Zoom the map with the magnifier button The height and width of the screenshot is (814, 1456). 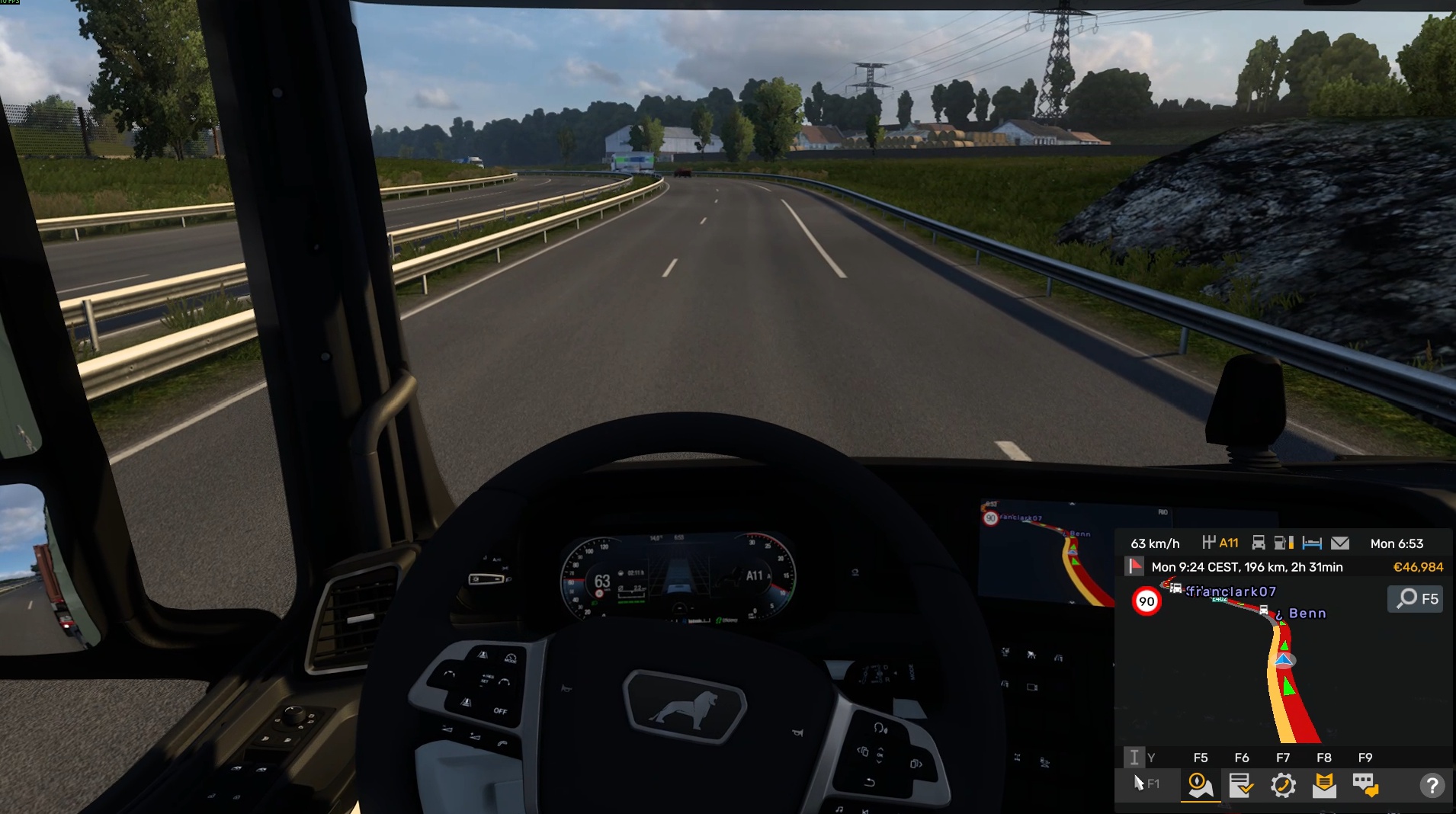pyautogui.click(x=1416, y=599)
